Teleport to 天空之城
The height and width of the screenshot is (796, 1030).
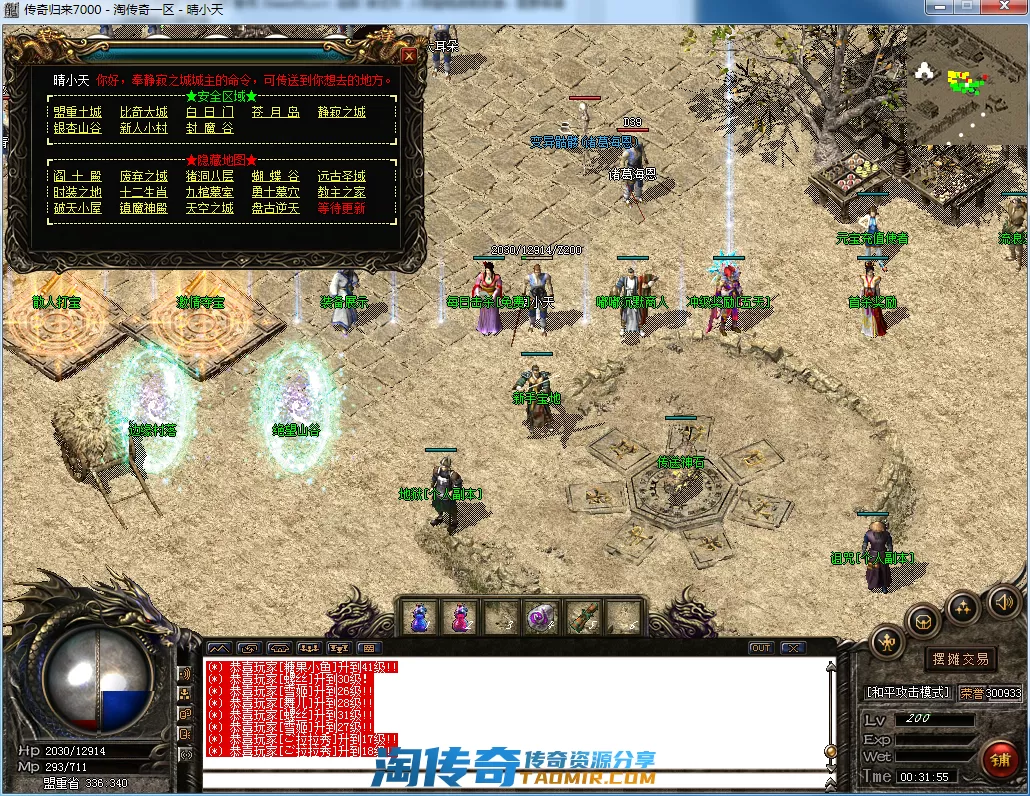point(209,208)
